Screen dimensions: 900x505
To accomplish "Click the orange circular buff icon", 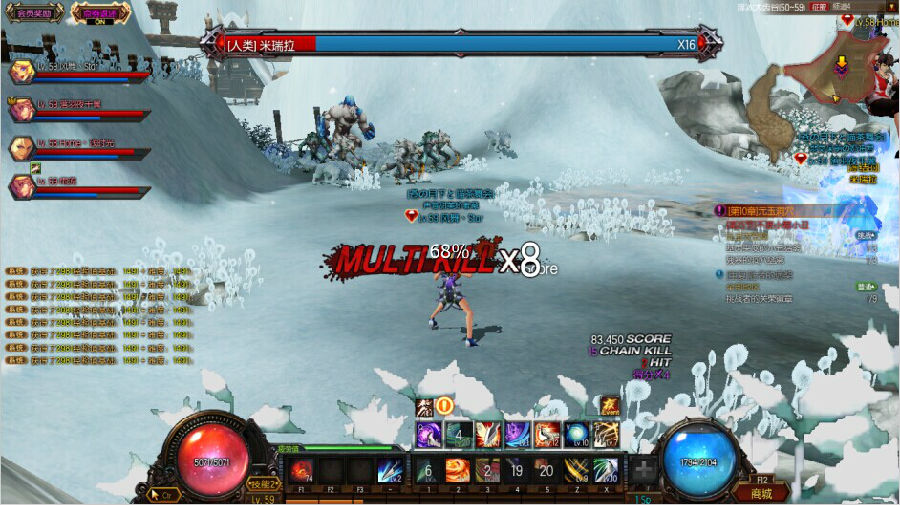I will 445,406.
